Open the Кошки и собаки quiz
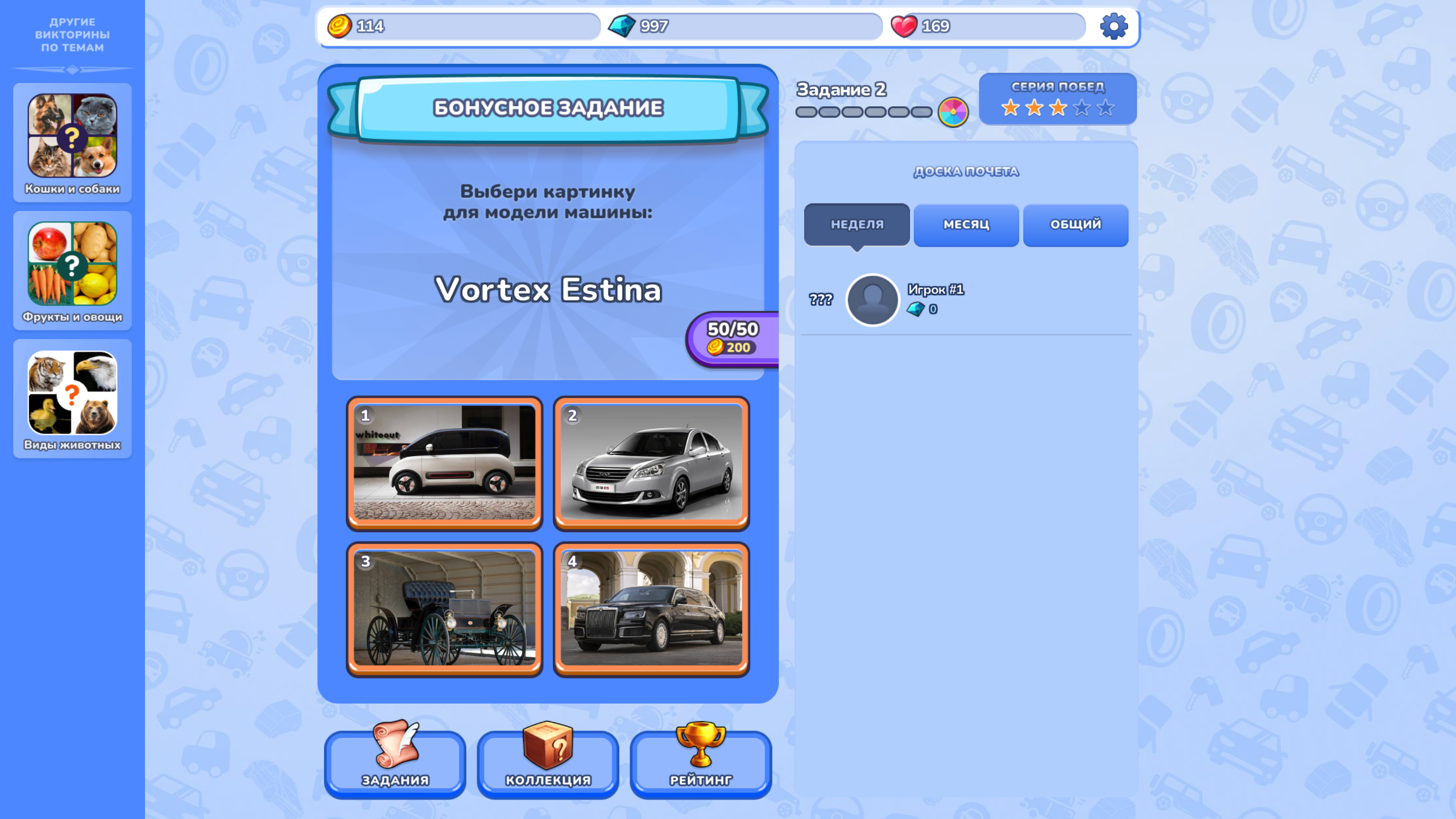Screen dimensions: 1456x819 [72, 141]
